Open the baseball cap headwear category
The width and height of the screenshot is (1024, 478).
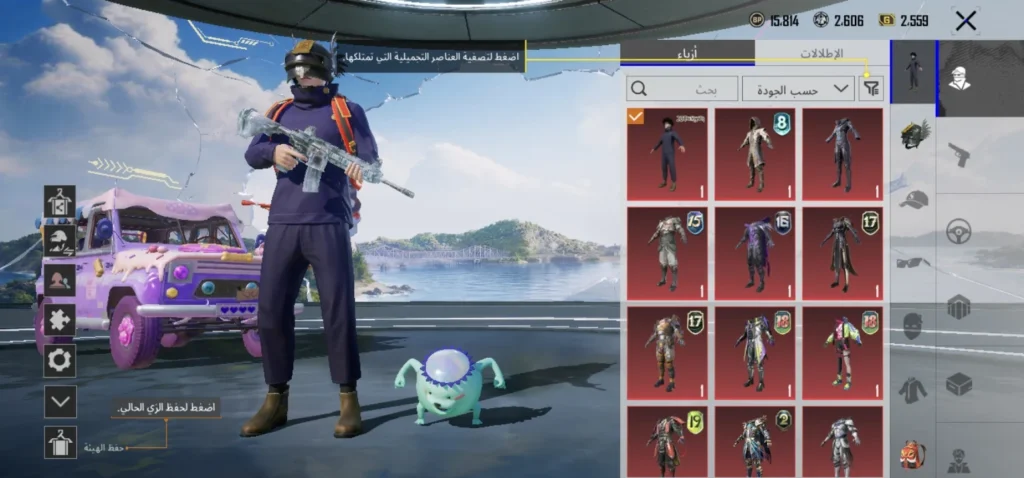(x=913, y=199)
